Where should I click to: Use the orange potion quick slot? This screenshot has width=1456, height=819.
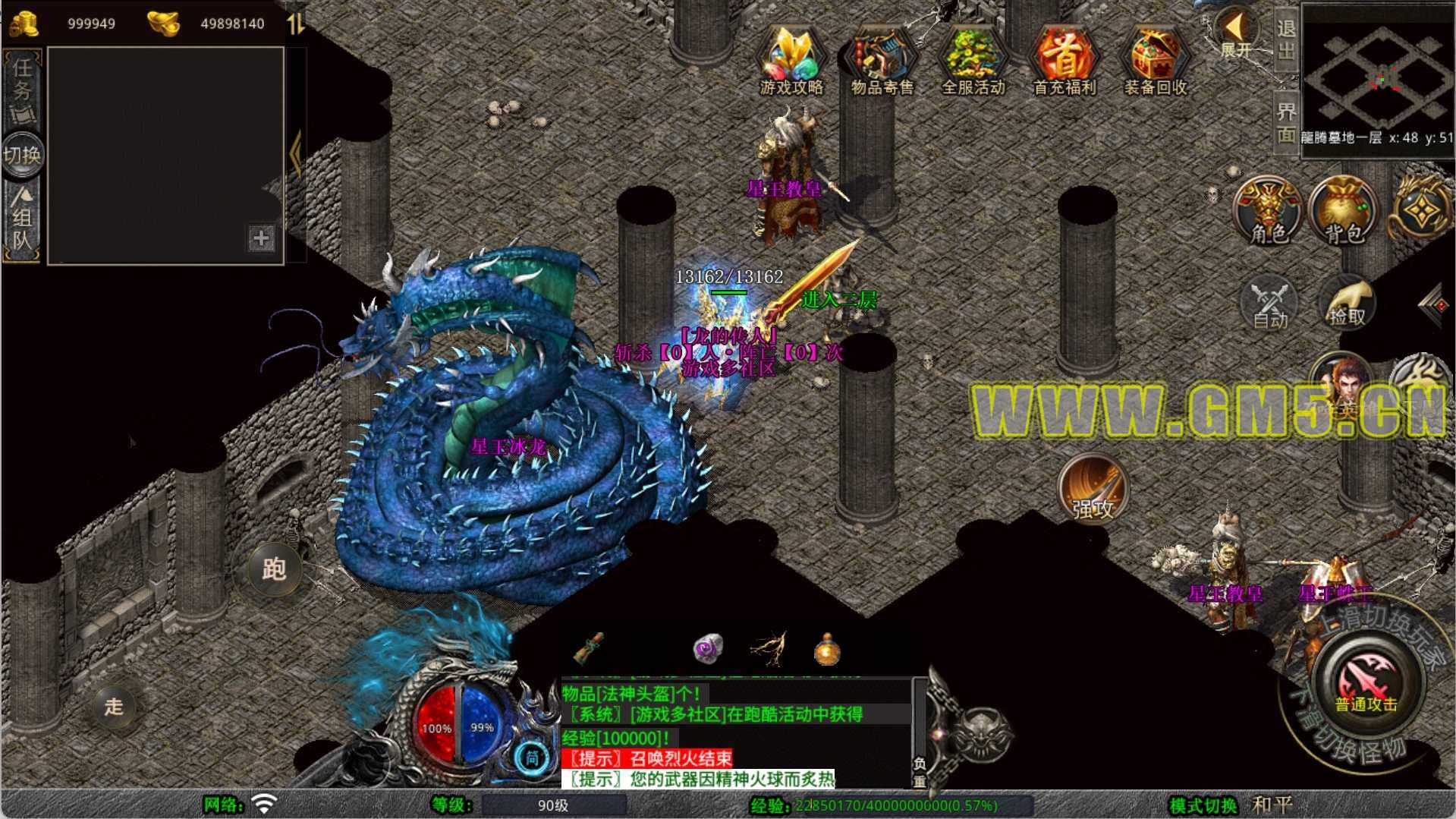point(826,650)
